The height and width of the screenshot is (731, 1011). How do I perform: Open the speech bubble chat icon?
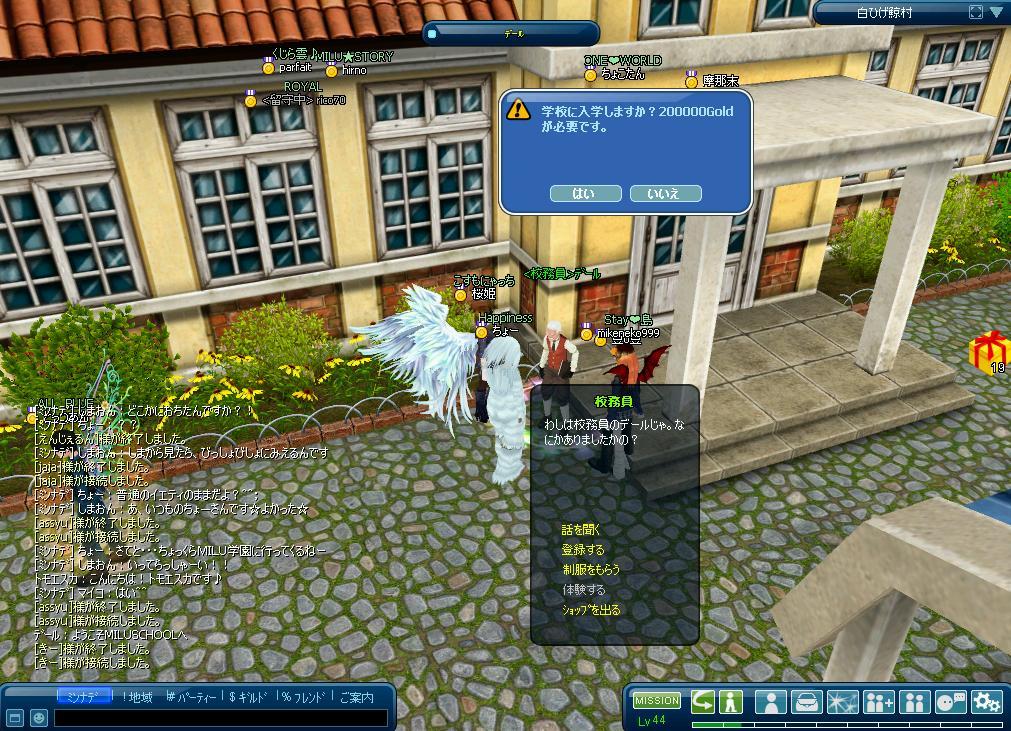(951, 702)
